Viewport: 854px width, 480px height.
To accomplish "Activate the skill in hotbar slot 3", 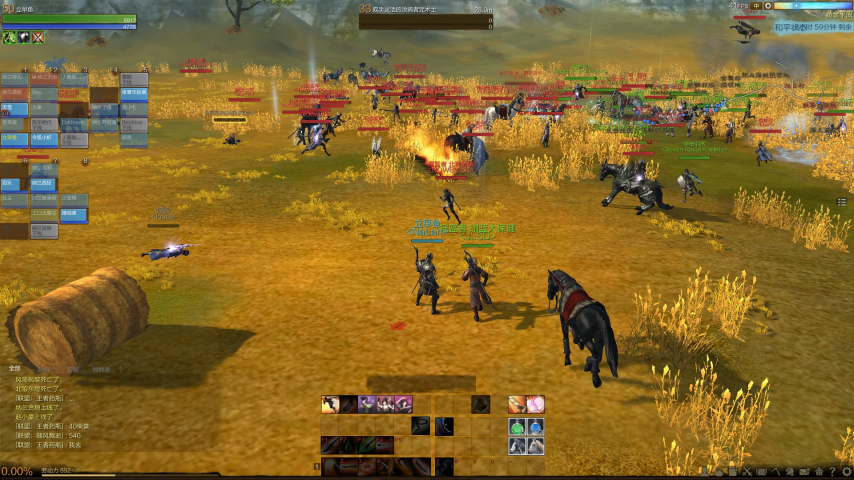I will pos(365,466).
